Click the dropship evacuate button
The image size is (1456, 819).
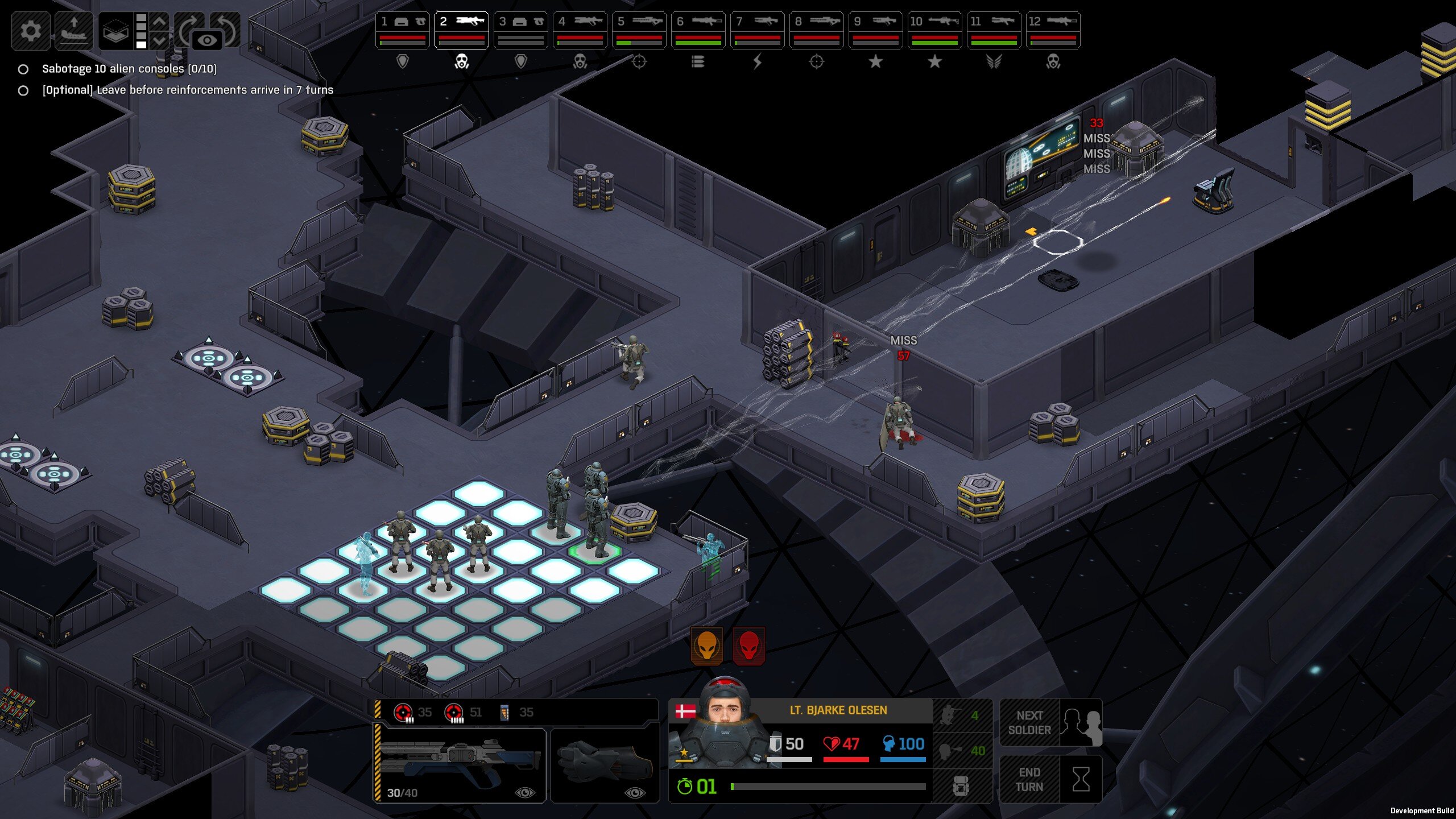coord(73,30)
